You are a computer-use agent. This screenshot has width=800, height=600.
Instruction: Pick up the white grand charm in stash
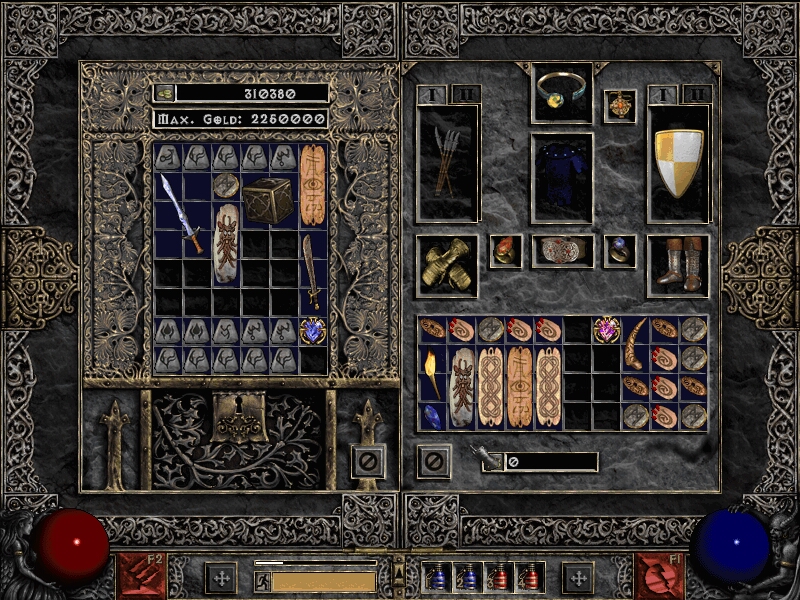pos(227,243)
